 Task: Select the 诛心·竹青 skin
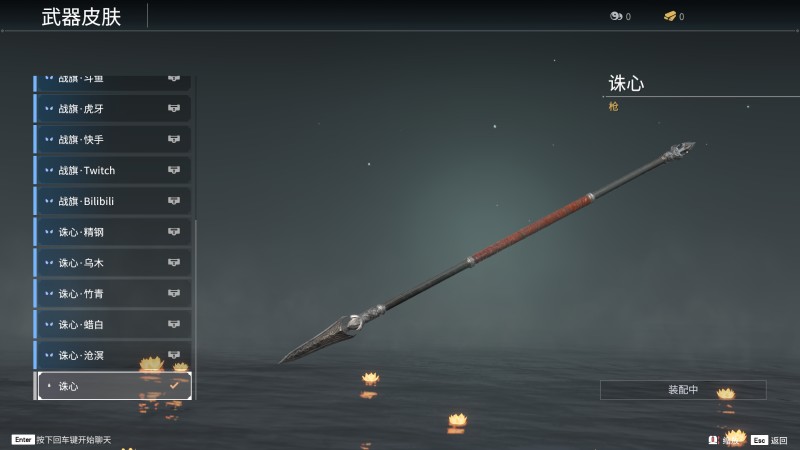point(112,294)
